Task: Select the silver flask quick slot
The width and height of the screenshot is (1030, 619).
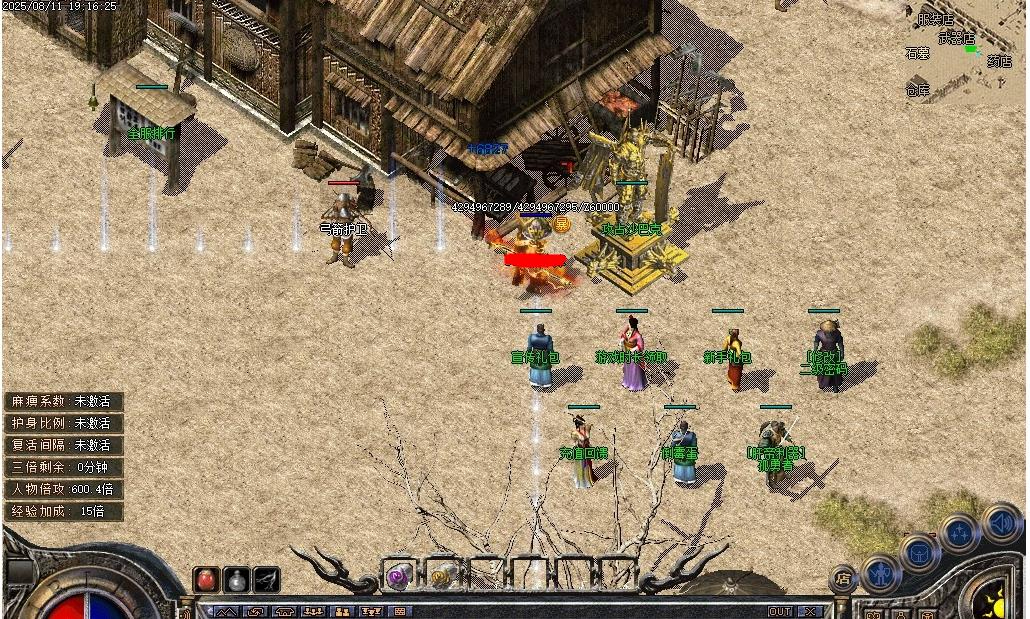Action: coord(236,579)
